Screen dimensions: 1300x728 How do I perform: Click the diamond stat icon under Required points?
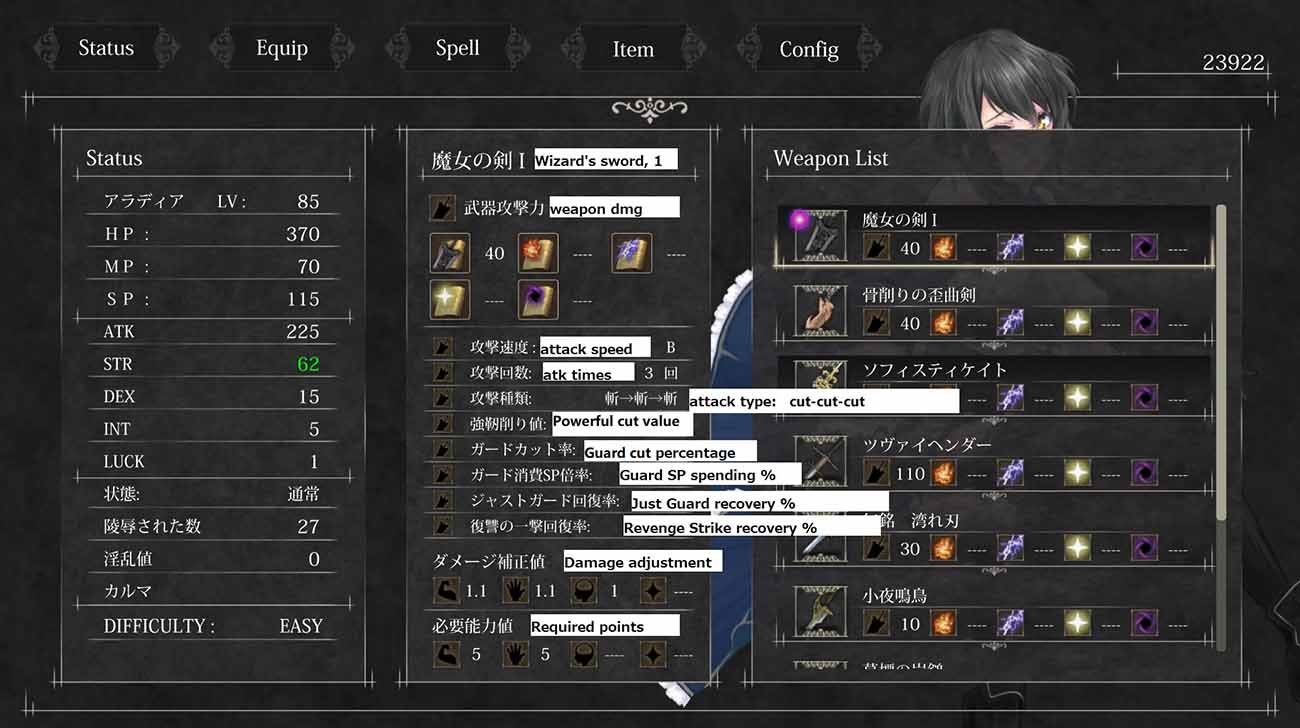point(655,654)
